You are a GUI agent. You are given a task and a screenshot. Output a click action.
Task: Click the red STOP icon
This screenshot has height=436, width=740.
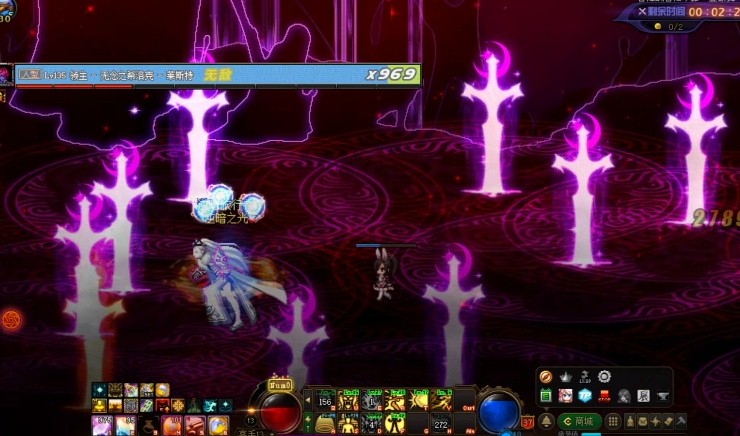604,396
